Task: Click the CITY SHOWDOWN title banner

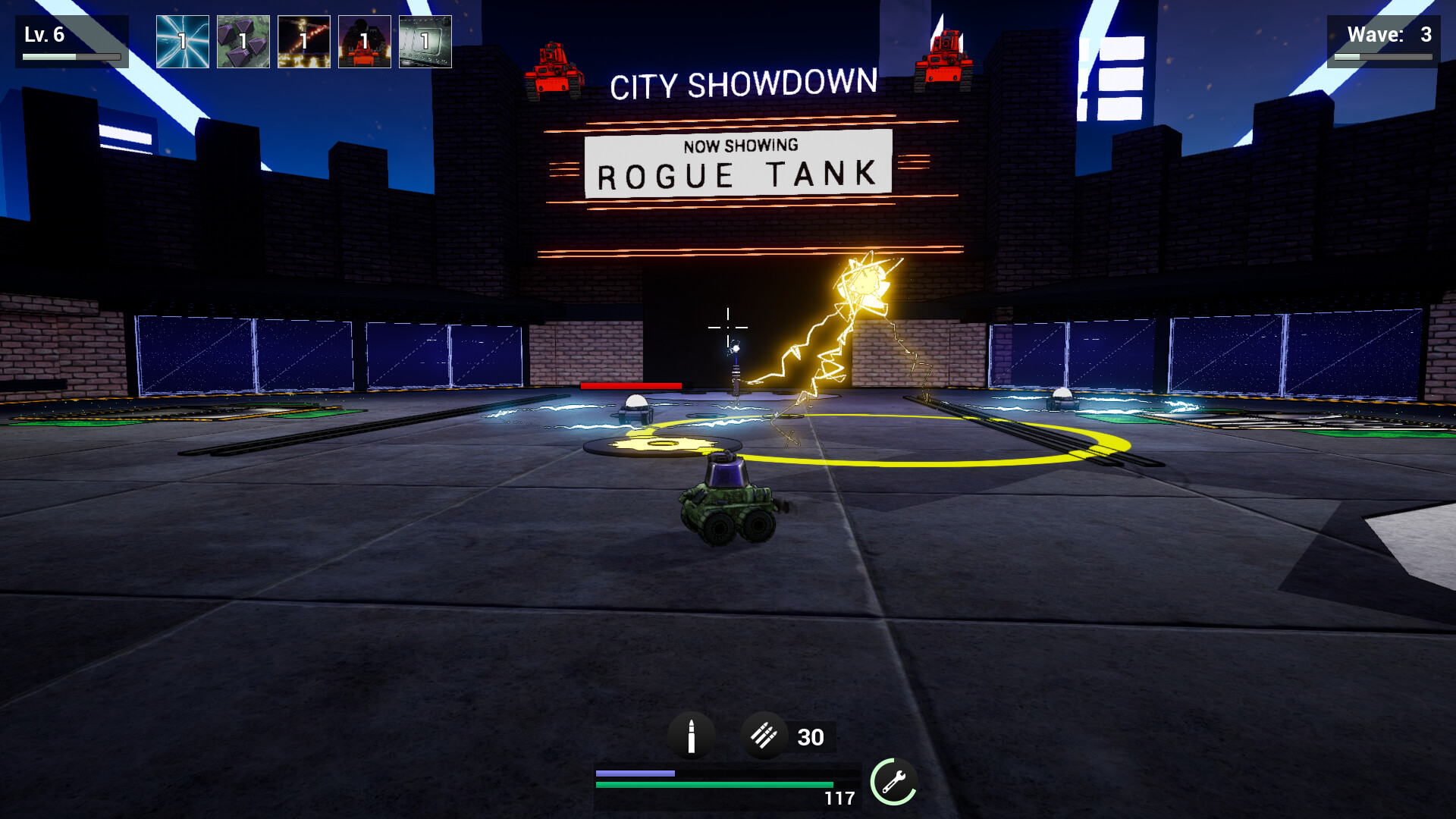Action: tap(745, 82)
